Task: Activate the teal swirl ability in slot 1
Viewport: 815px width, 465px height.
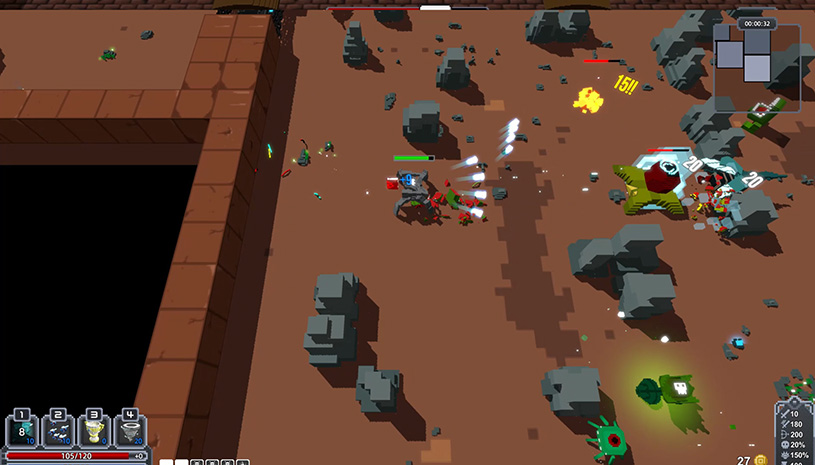Action: click(22, 430)
